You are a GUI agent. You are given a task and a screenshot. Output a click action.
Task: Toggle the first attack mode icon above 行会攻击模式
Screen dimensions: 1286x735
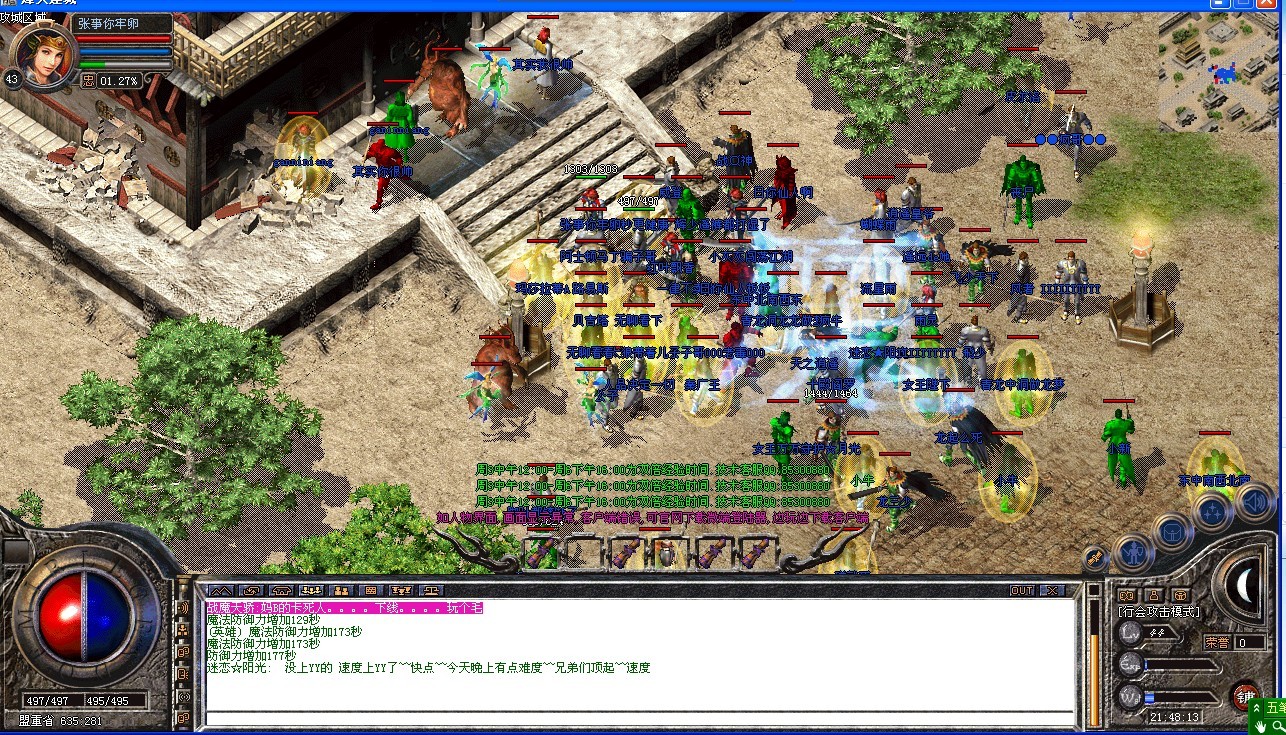tap(1128, 594)
